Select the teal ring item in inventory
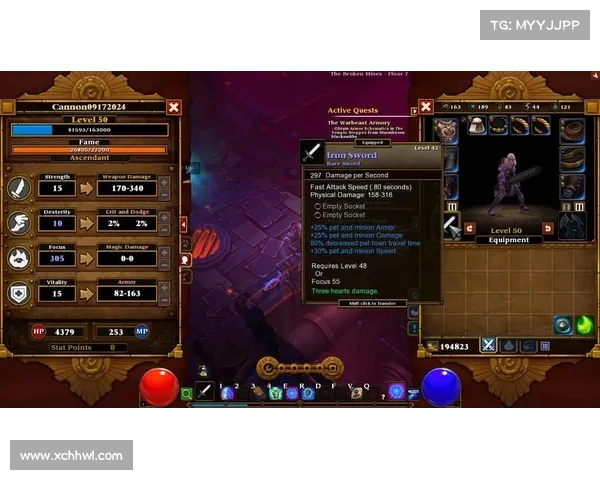Screen dimensions: 600x480 [x=563, y=325]
